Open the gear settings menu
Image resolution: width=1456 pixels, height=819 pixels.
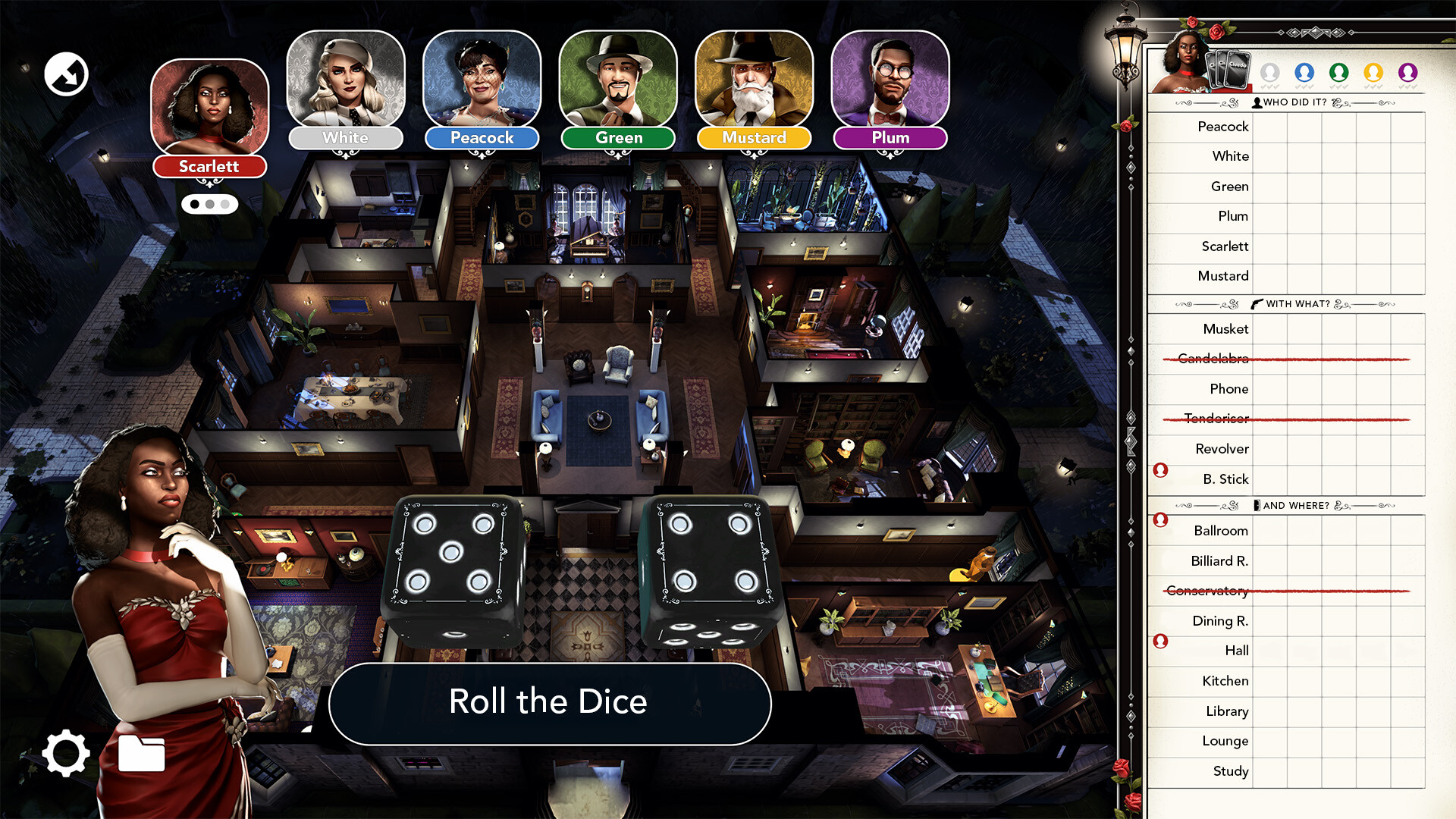pos(66,753)
